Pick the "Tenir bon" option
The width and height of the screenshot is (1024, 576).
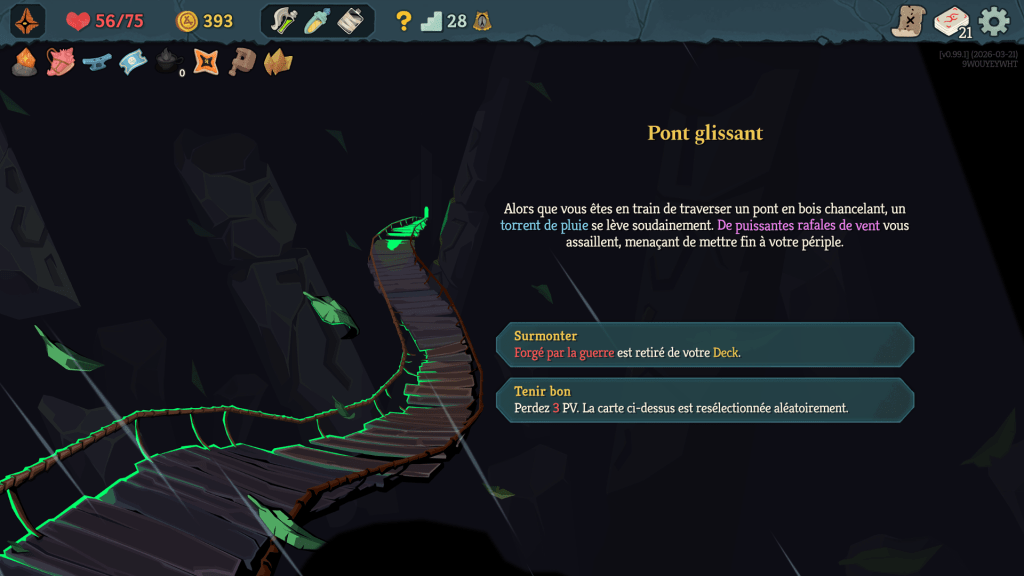pyautogui.click(x=705, y=399)
